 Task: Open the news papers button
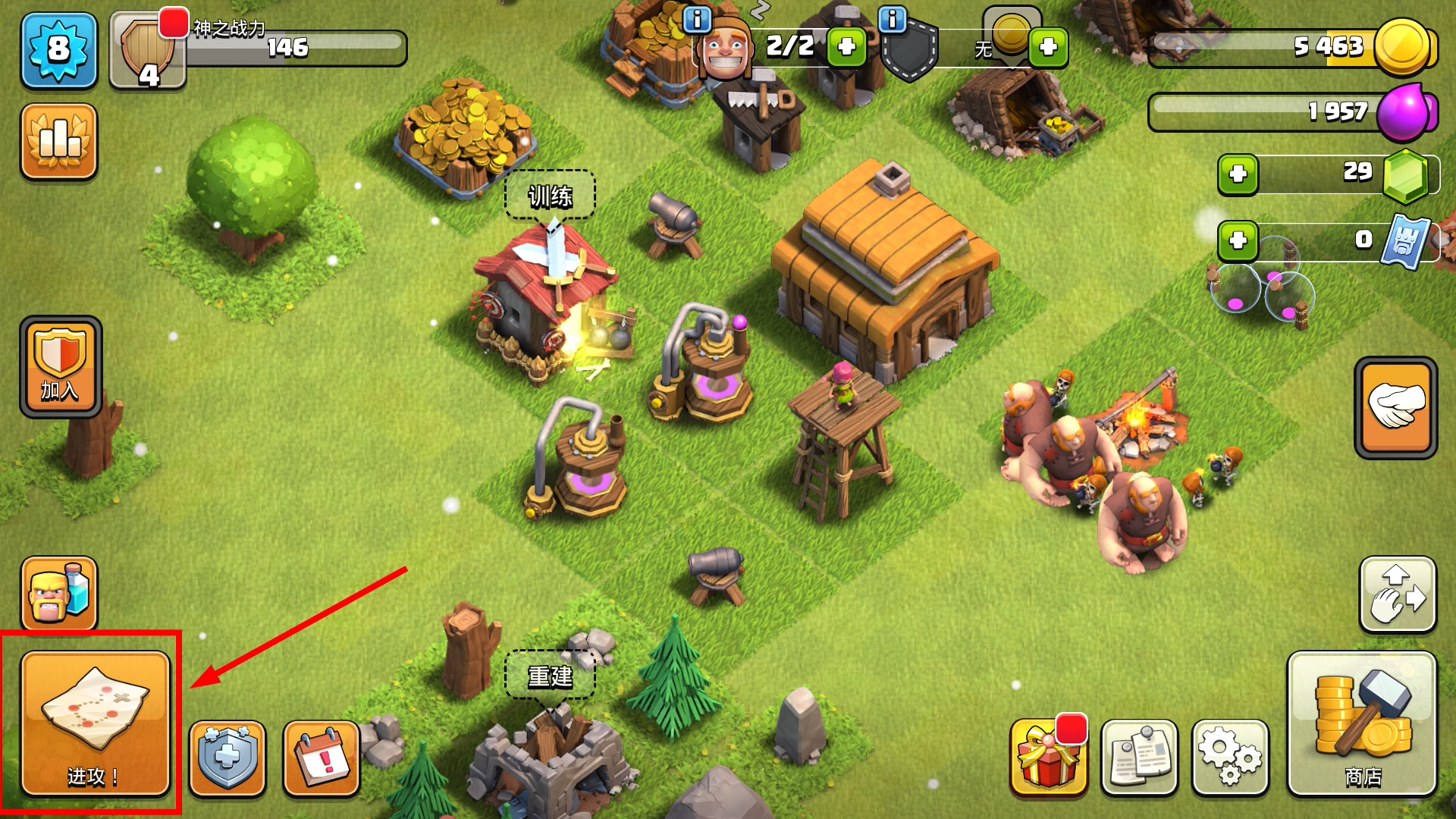(x=1139, y=758)
